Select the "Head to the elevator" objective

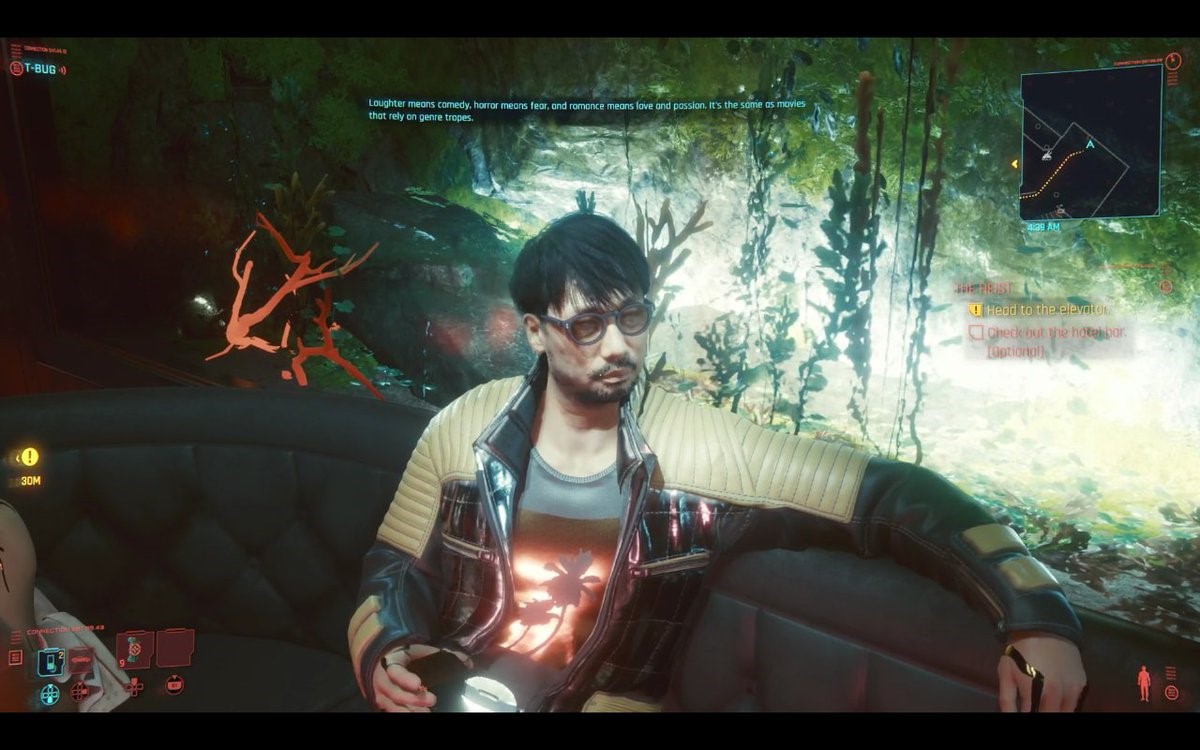[x=1045, y=310]
